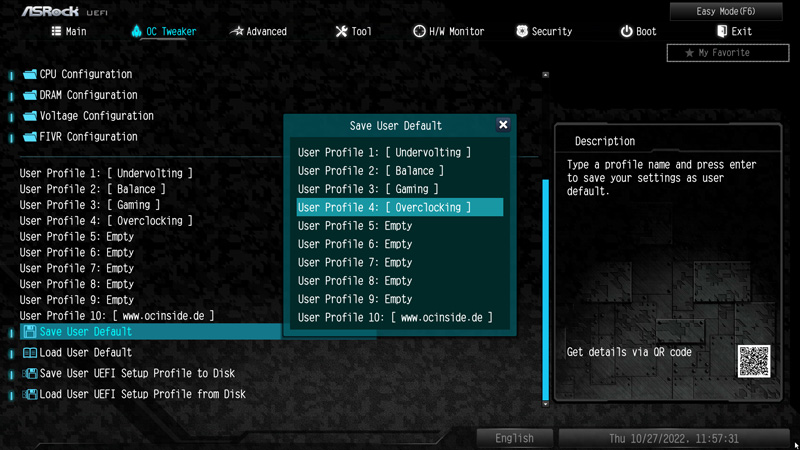Screen dimensions: 800x450
Task: Open the Boot tab
Action: click(x=638, y=31)
